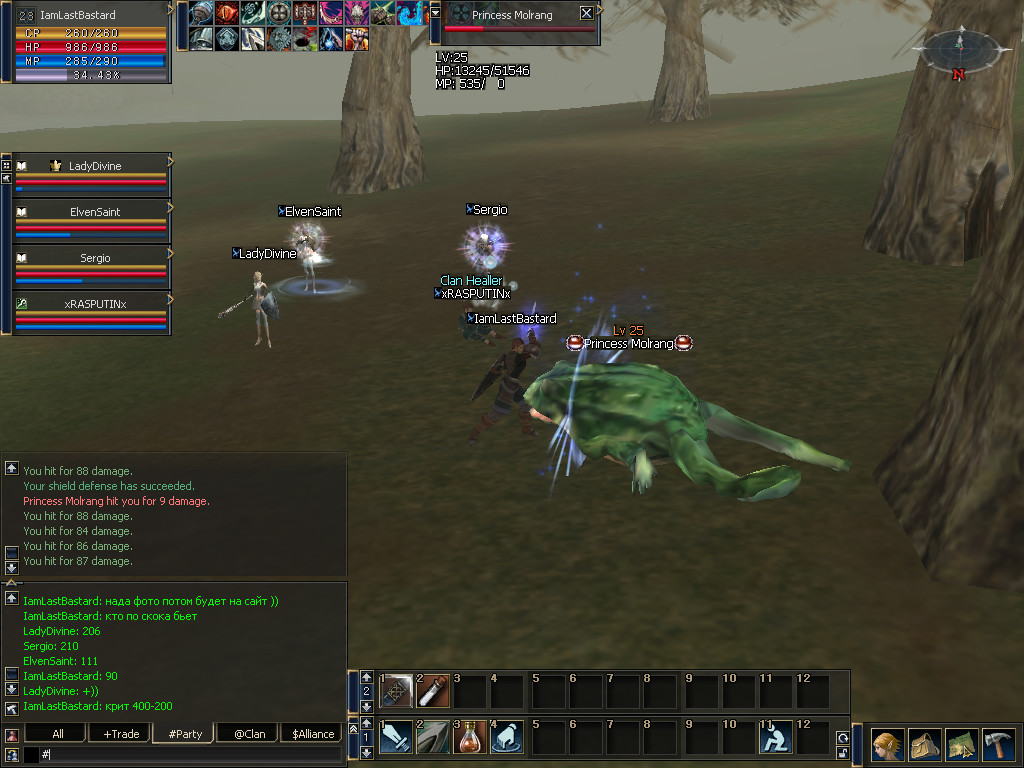Use the orange potion in the hotbar
This screenshot has height=768, width=1024.
(x=471, y=737)
